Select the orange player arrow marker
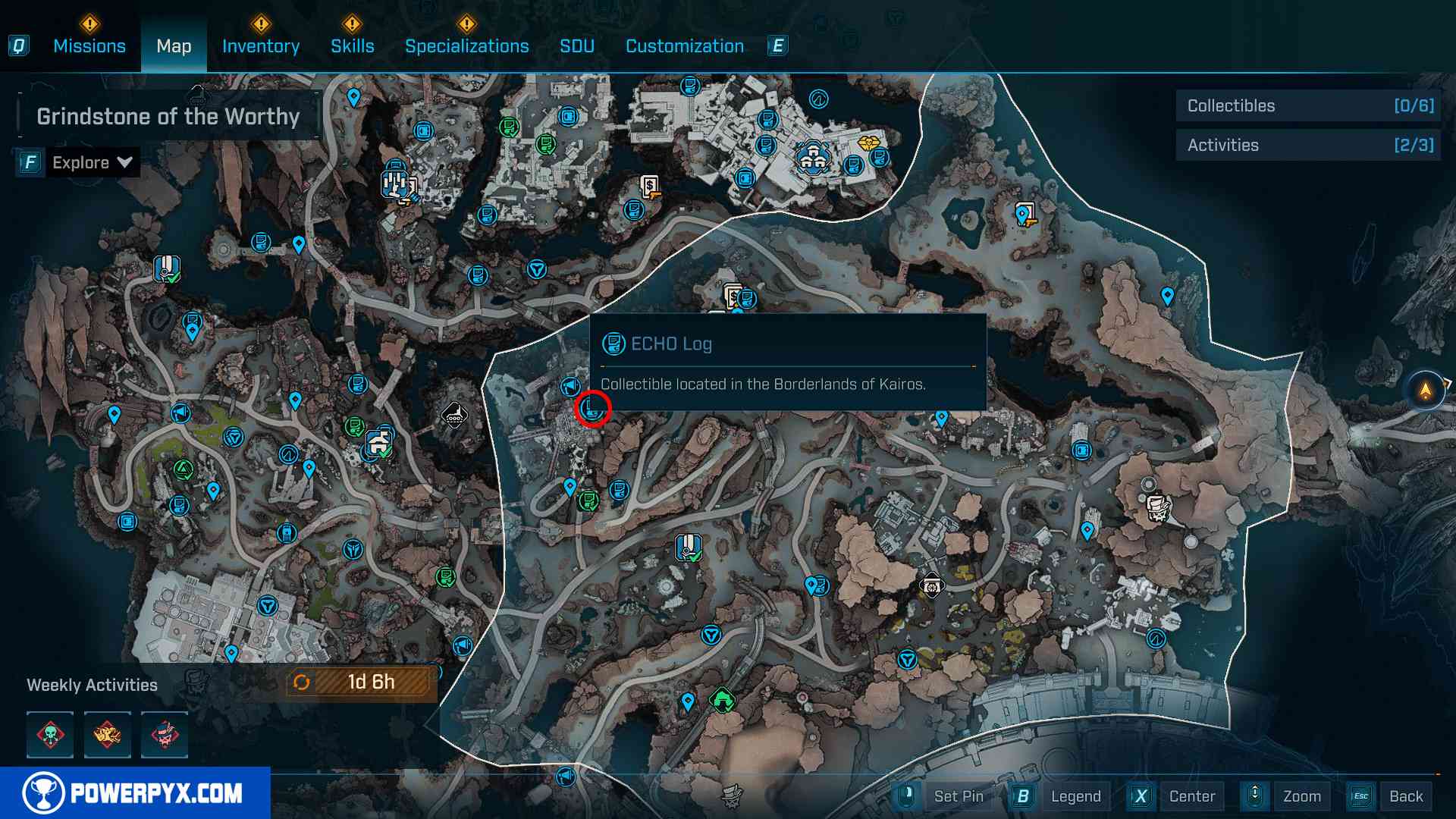This screenshot has height=819, width=1456. pyautogui.click(x=1426, y=391)
